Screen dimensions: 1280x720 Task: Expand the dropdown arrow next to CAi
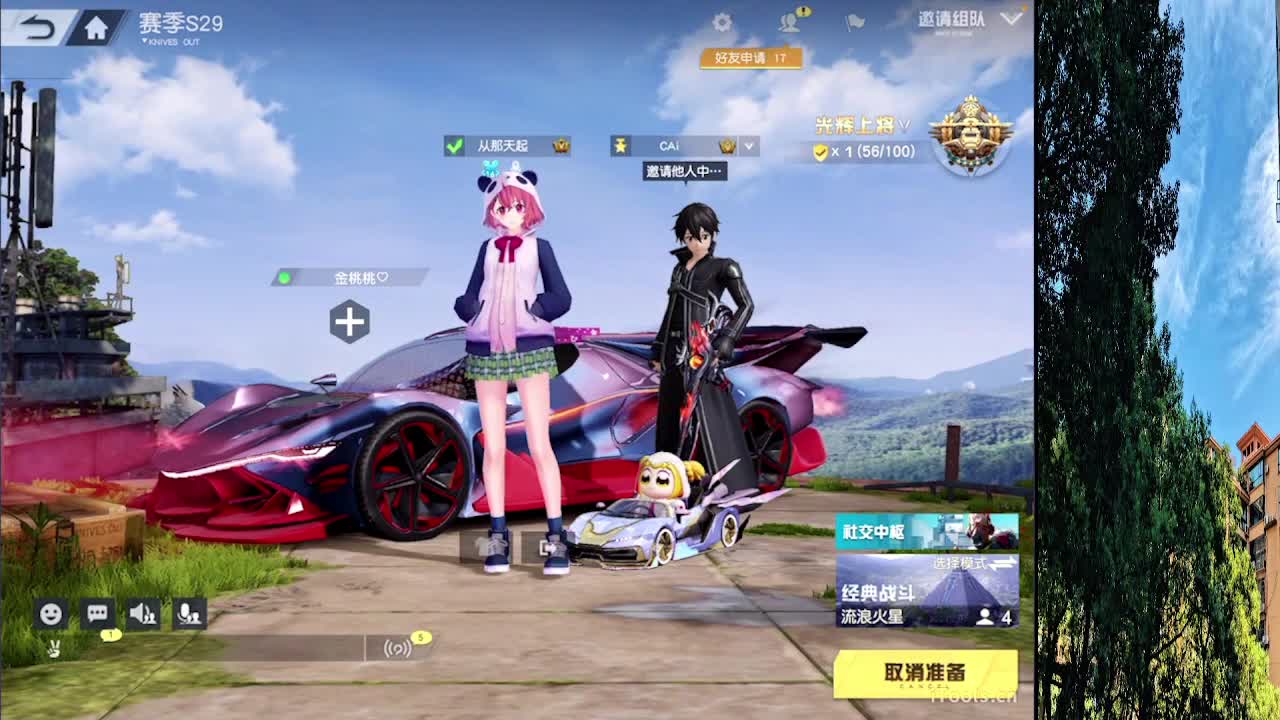pos(747,146)
